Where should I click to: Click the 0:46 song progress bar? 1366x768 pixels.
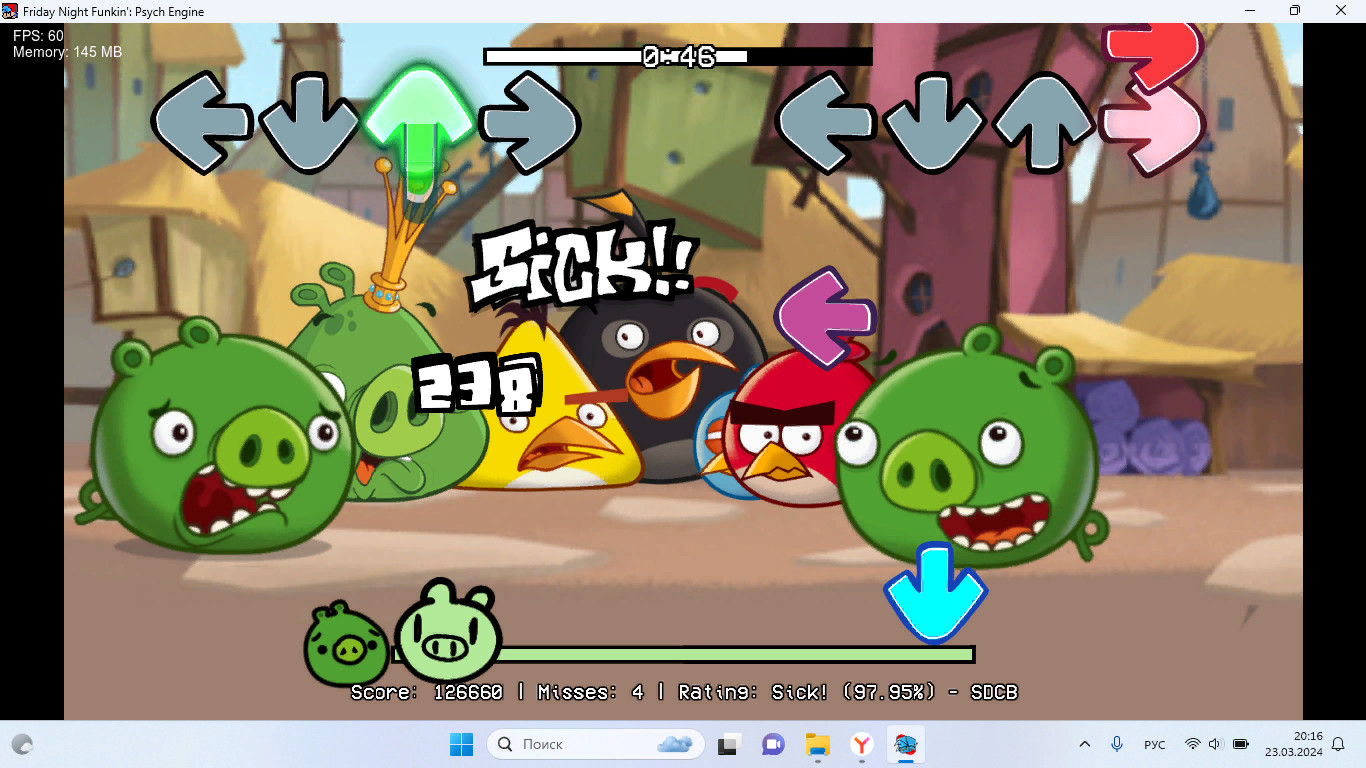[677, 58]
